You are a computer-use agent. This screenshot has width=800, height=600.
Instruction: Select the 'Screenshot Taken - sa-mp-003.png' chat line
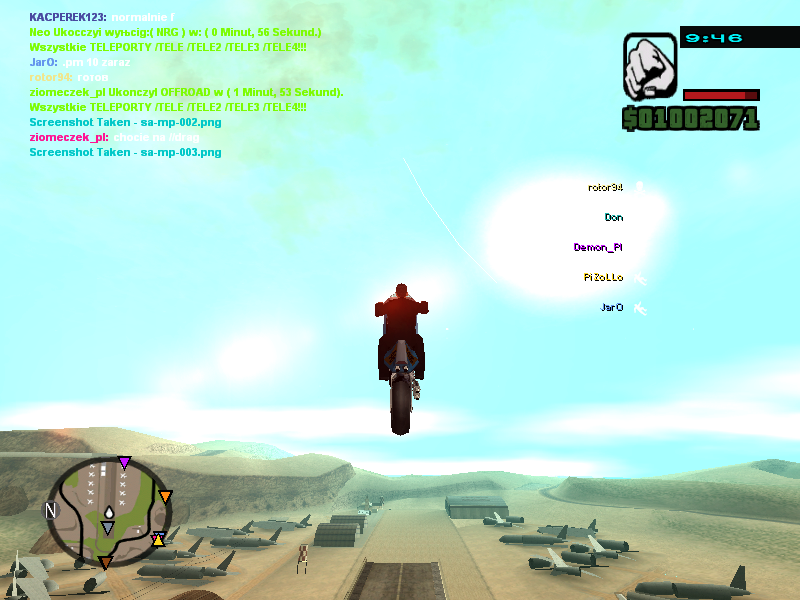click(125, 152)
